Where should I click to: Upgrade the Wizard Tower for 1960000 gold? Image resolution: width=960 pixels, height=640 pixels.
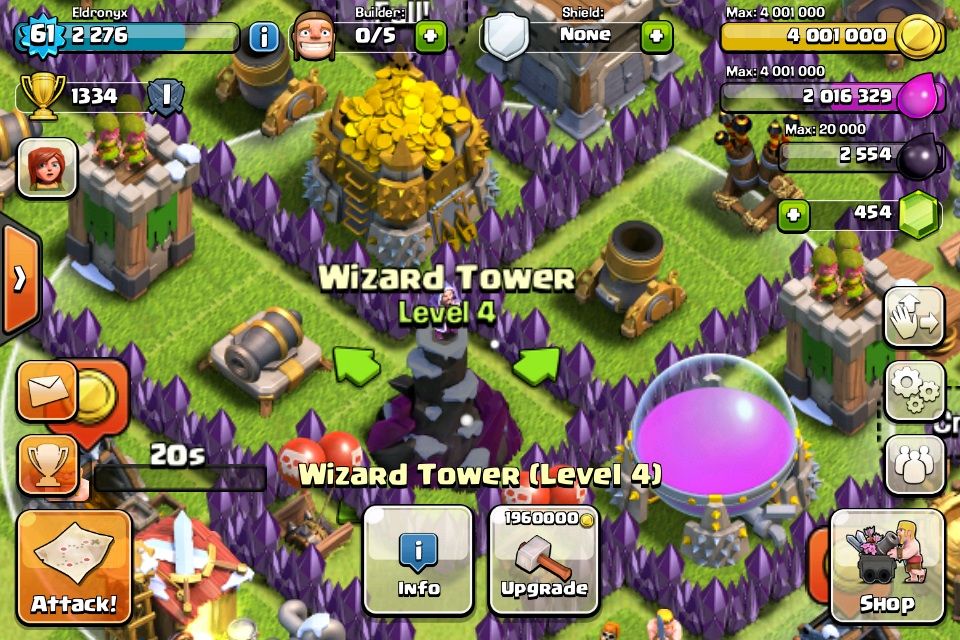[x=544, y=559]
